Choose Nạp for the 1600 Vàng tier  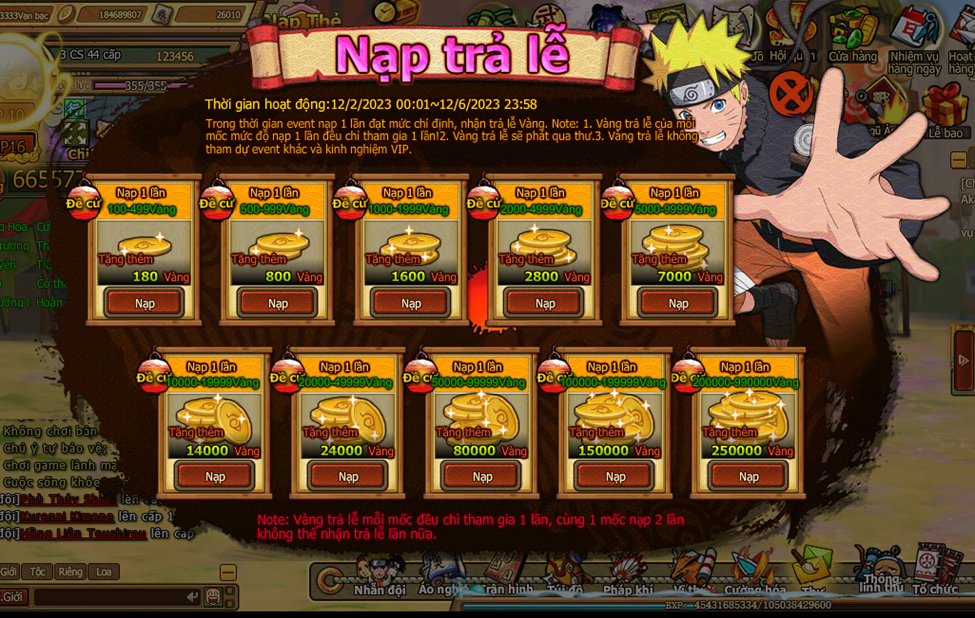point(411,303)
